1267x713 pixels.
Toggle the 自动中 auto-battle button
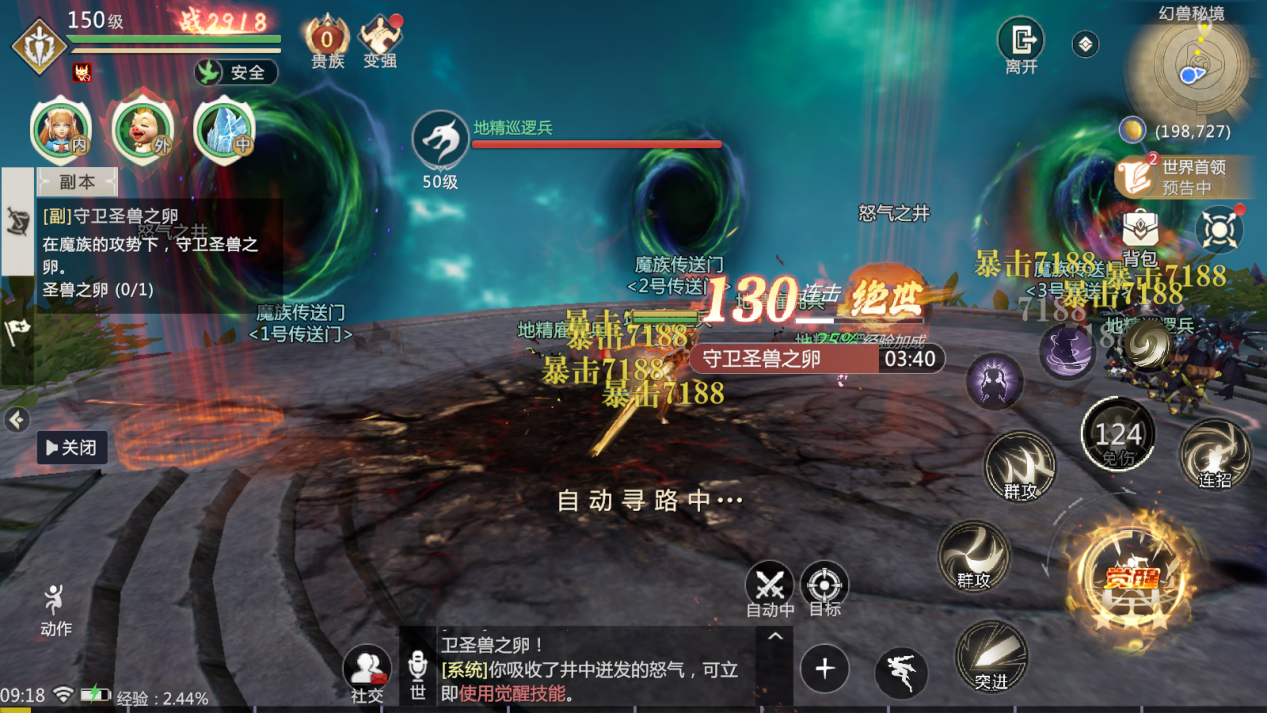pos(770,587)
